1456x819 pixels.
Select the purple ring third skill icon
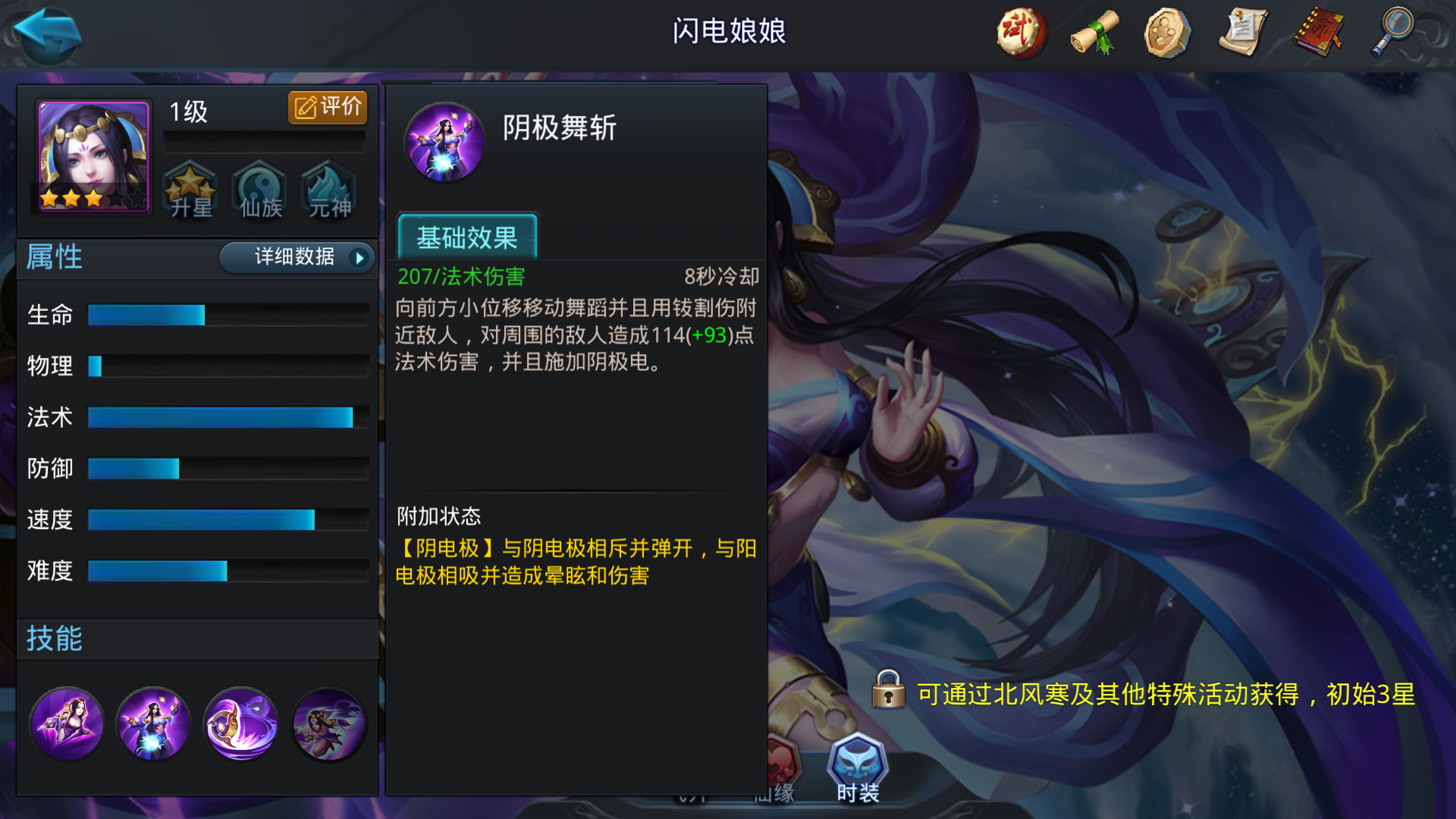[240, 724]
